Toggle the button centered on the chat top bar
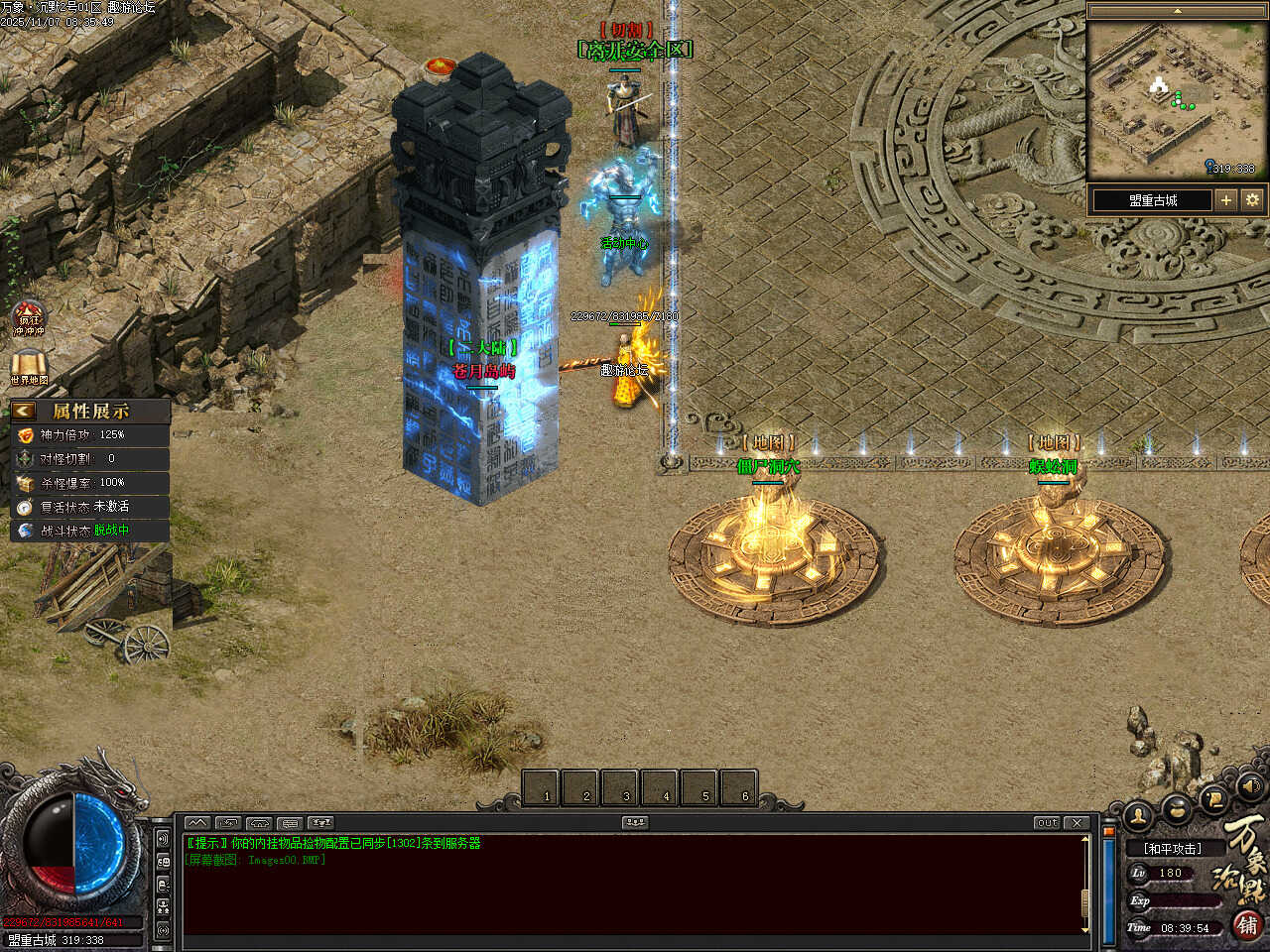 [635, 823]
